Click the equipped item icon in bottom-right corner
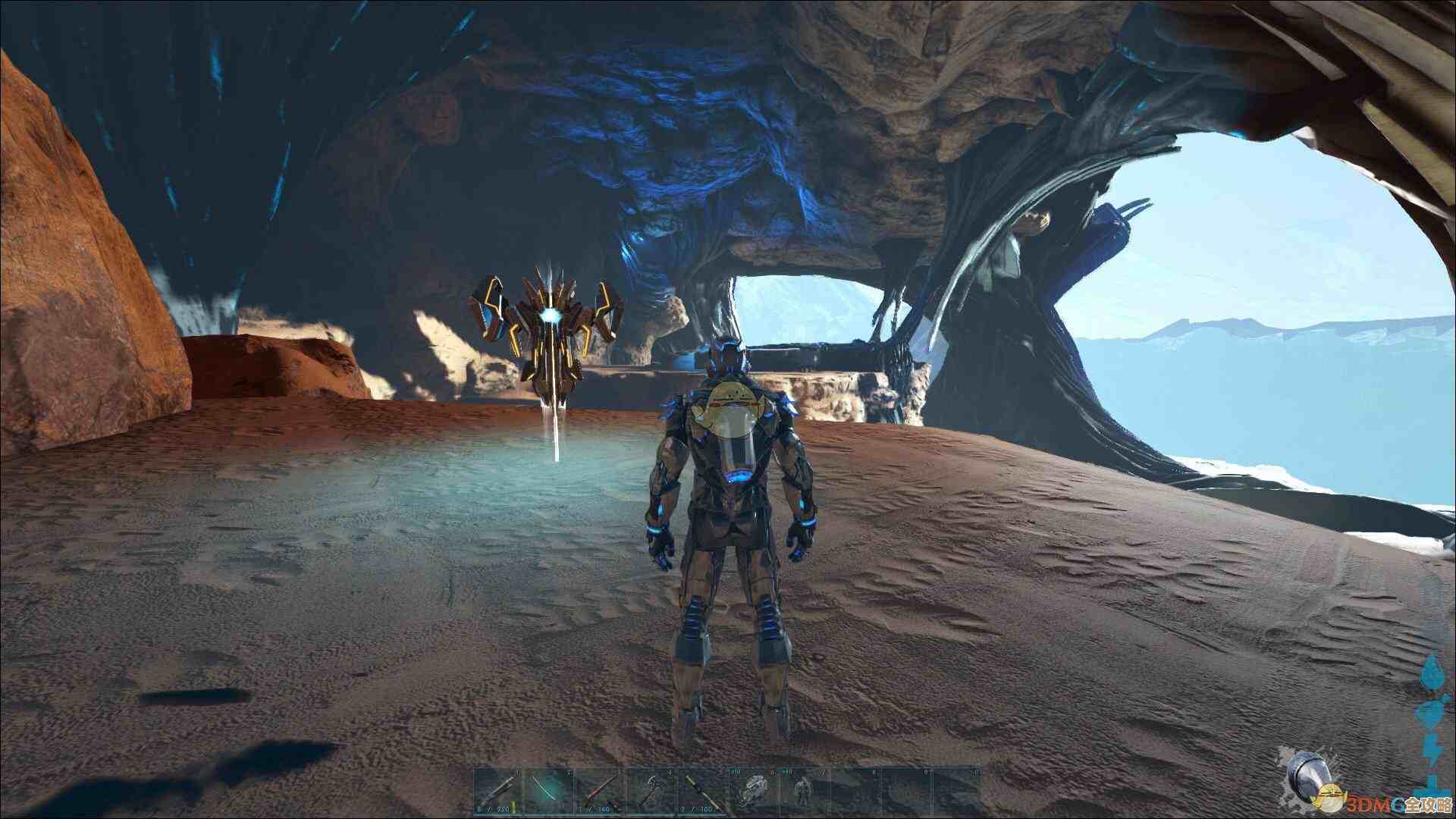This screenshot has height=819, width=1456. click(1310, 775)
